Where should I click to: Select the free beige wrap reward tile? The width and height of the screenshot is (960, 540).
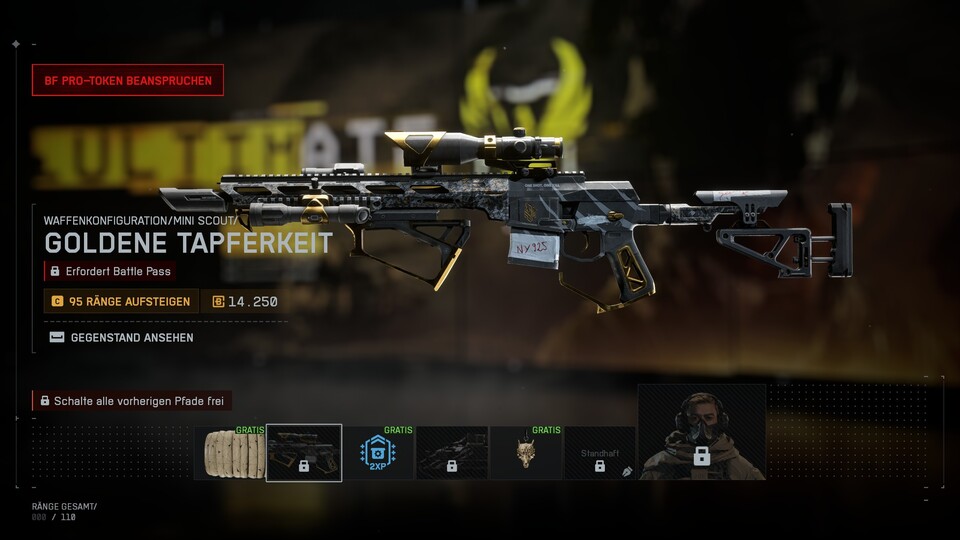coord(230,453)
